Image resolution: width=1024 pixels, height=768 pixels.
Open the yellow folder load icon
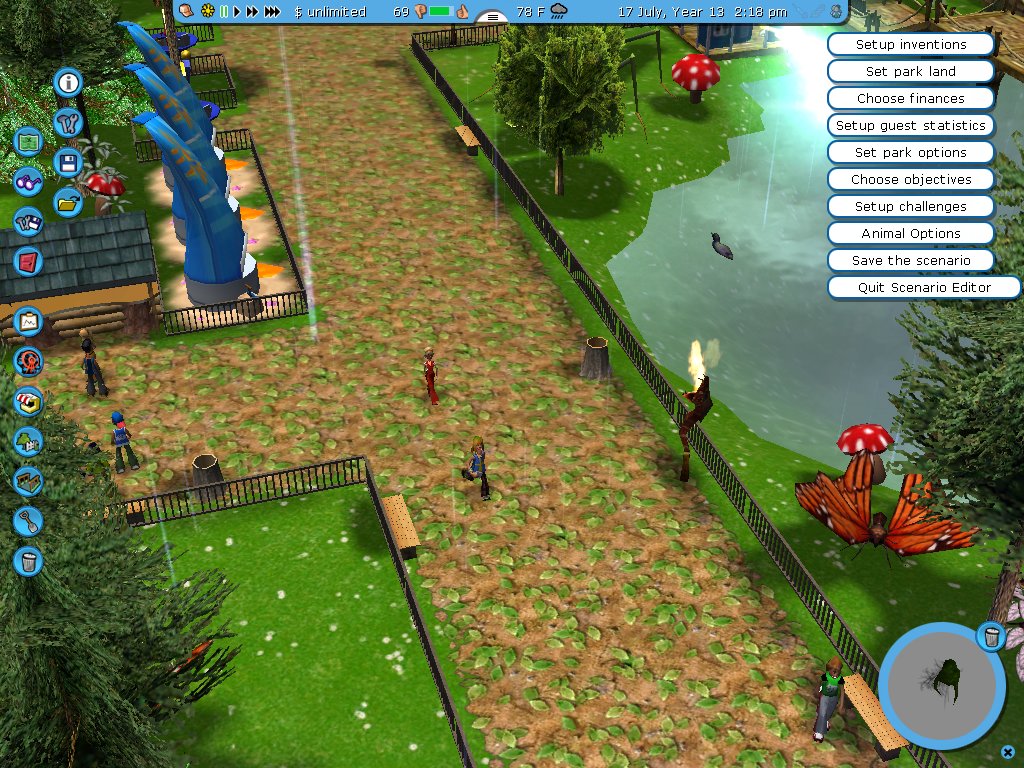tap(68, 203)
